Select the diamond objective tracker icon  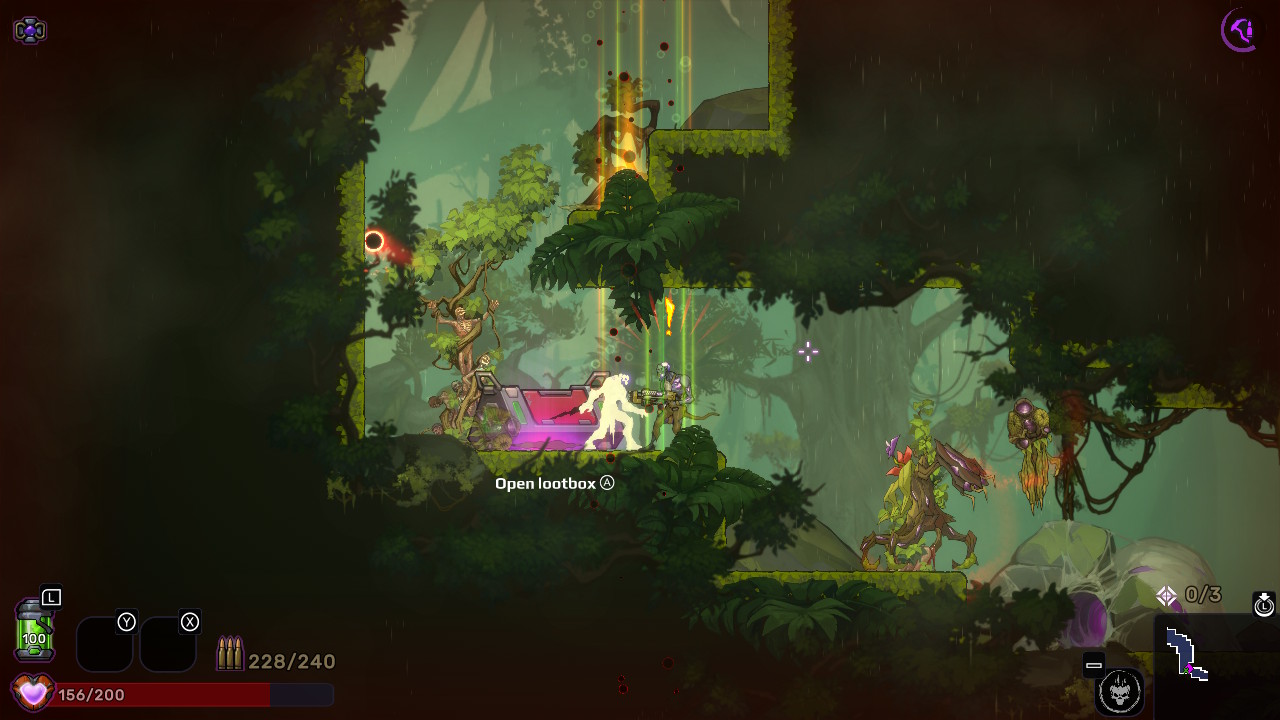tap(1166, 596)
